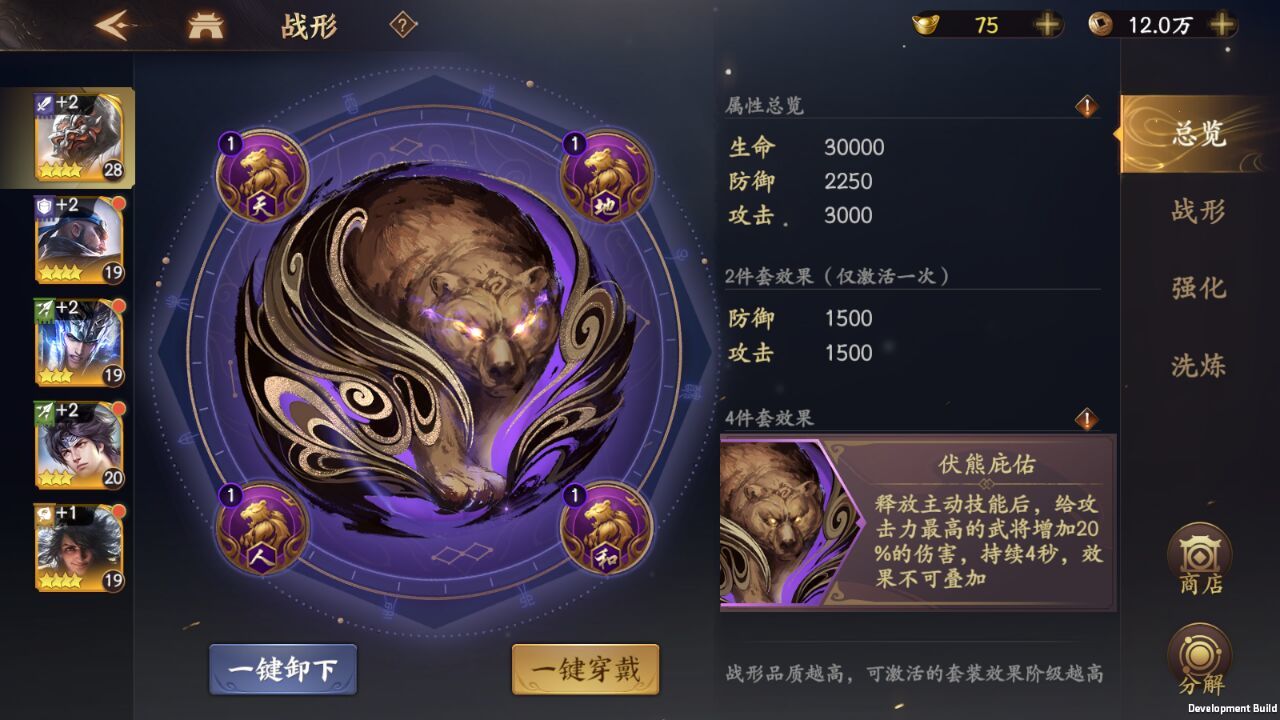The height and width of the screenshot is (720, 1280).
Task: Open the 分解 decompose icon
Action: click(1198, 654)
